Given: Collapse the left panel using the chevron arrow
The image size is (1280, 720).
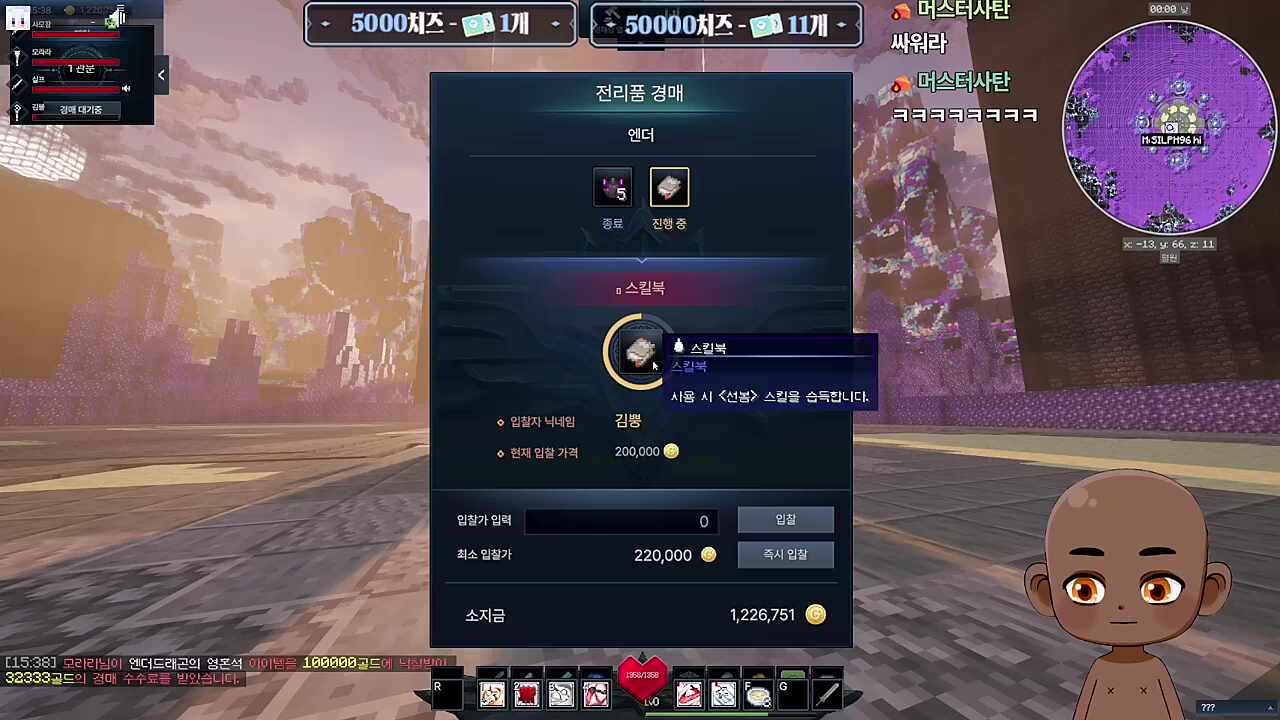Looking at the screenshot, I should pyautogui.click(x=161, y=75).
